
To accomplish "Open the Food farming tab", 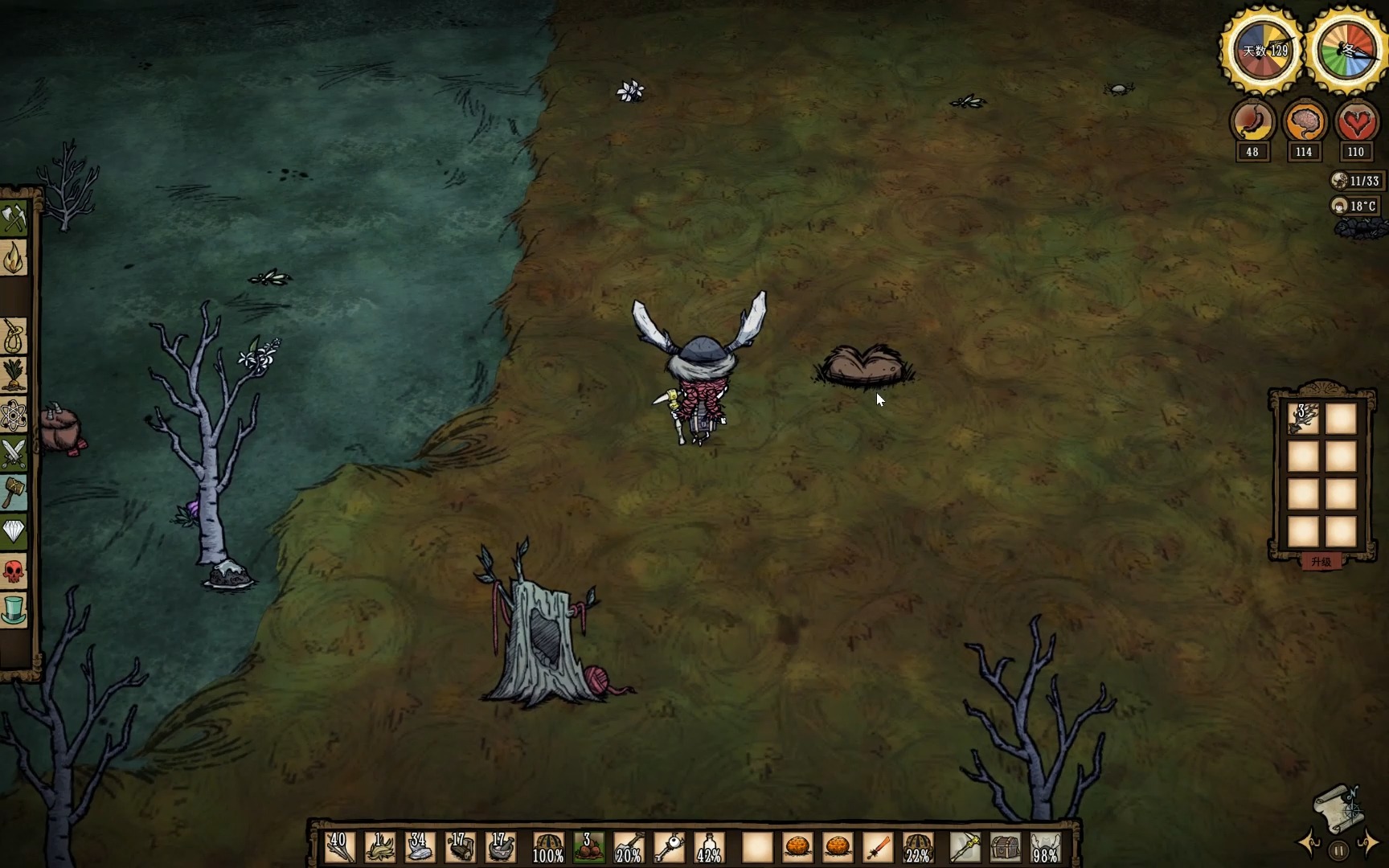I will point(14,375).
